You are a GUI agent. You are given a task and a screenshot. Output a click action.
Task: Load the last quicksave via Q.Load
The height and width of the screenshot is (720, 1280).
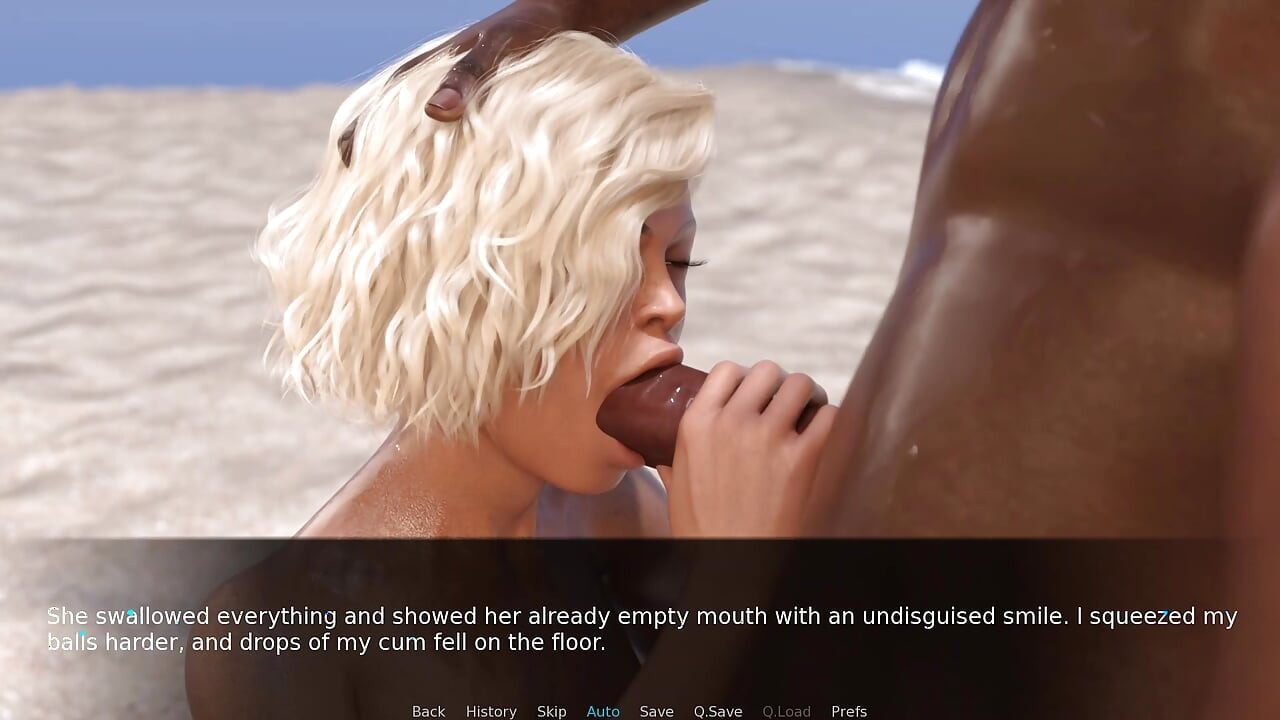point(786,711)
